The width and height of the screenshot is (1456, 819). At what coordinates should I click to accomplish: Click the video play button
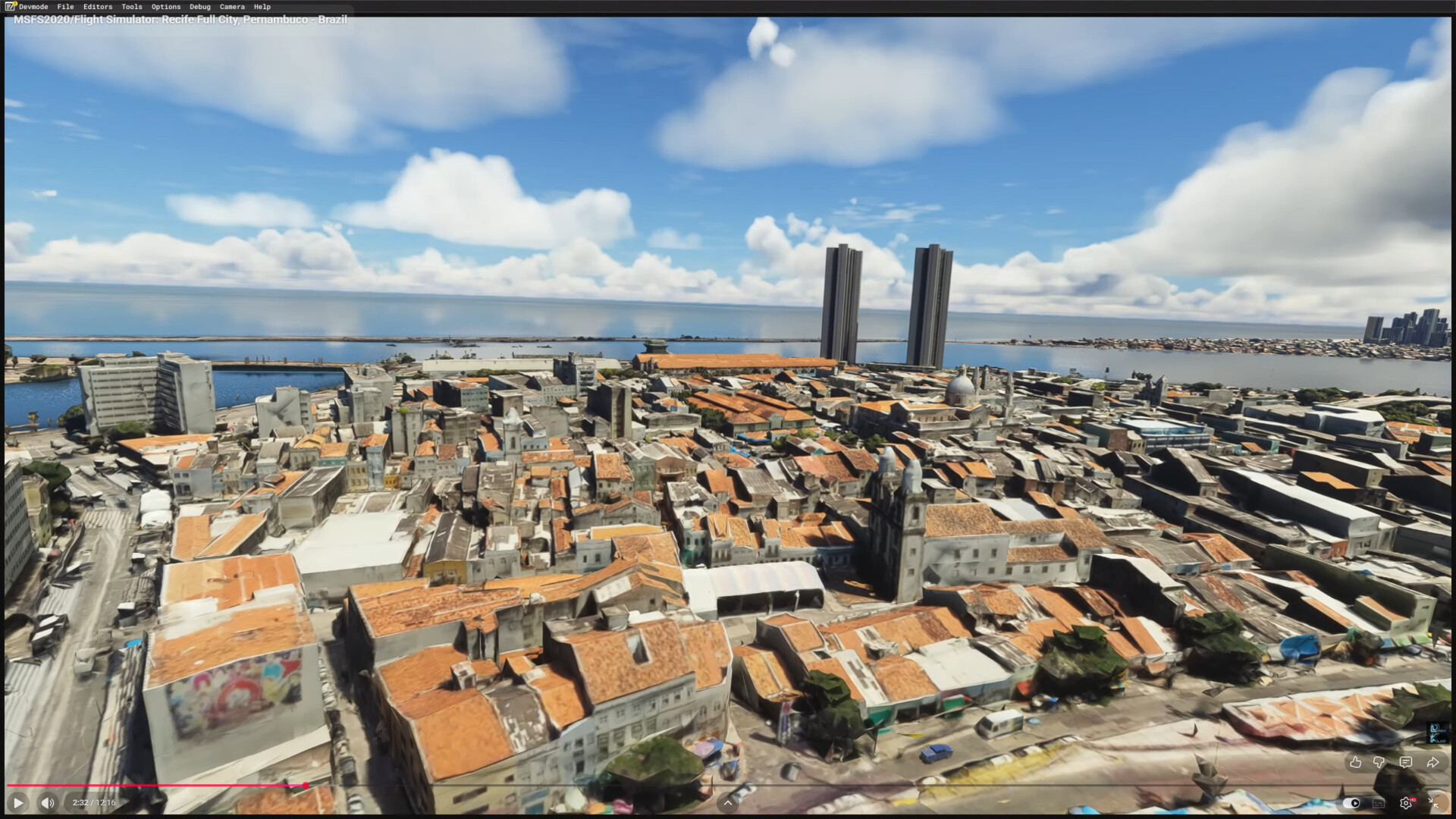(x=18, y=802)
